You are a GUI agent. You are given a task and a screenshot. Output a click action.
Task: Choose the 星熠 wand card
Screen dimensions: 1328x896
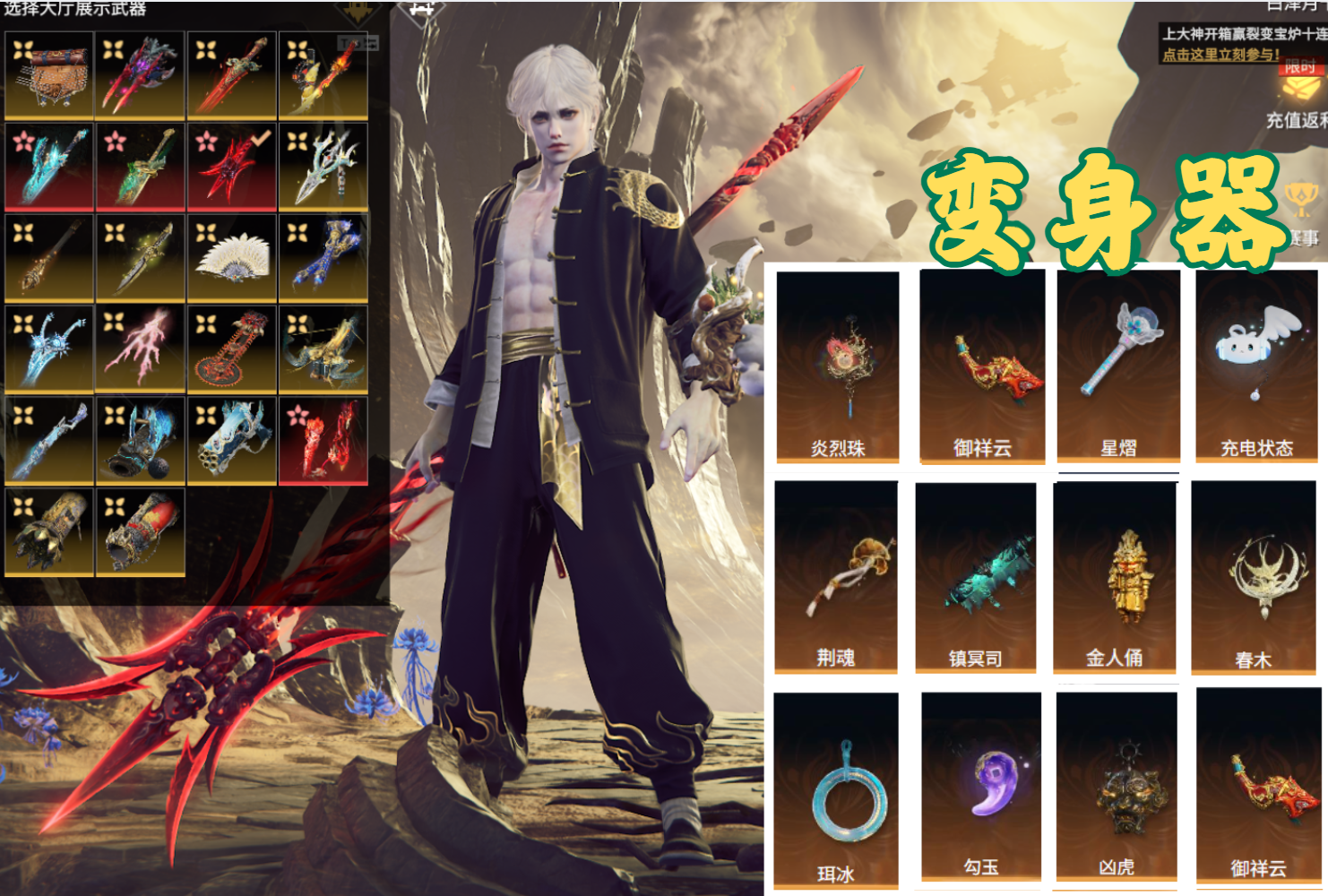(x=1118, y=366)
